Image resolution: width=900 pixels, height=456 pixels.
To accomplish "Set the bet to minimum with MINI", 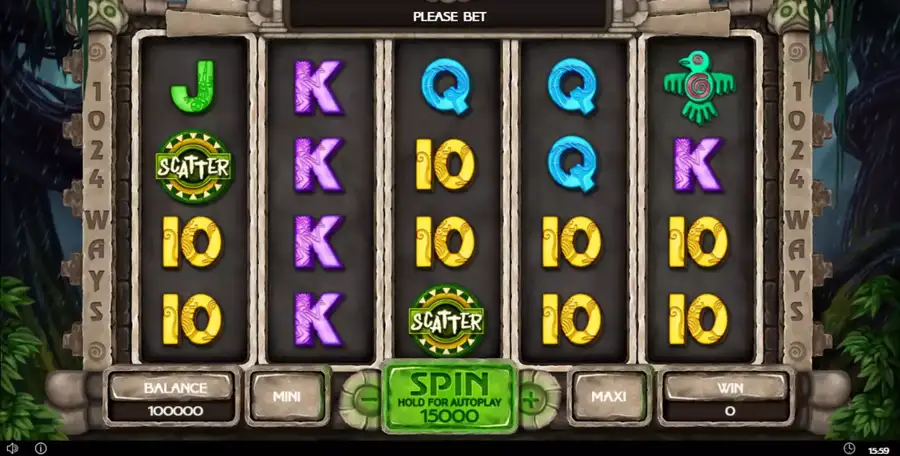I will coord(288,396).
